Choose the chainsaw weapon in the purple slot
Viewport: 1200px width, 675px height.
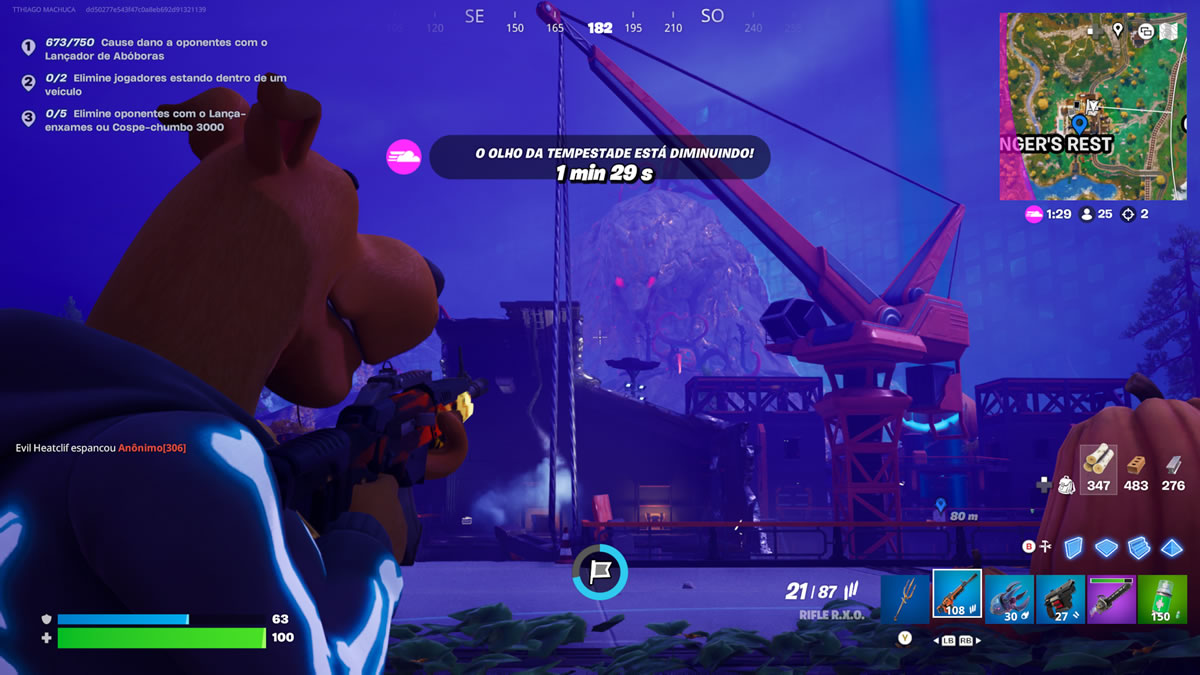tap(1113, 598)
